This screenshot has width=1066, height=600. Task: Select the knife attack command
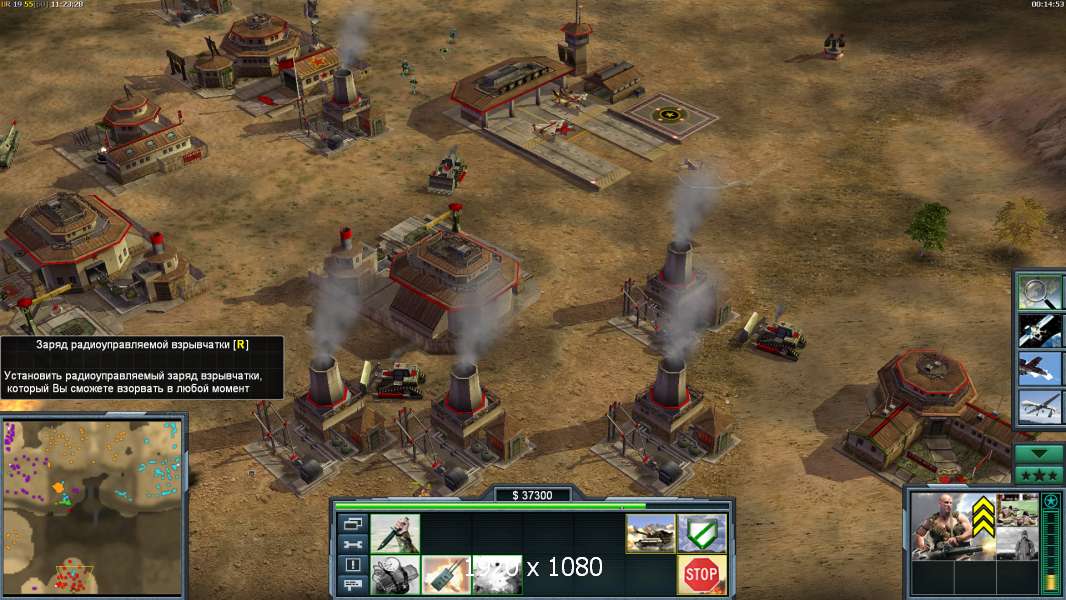pos(395,533)
